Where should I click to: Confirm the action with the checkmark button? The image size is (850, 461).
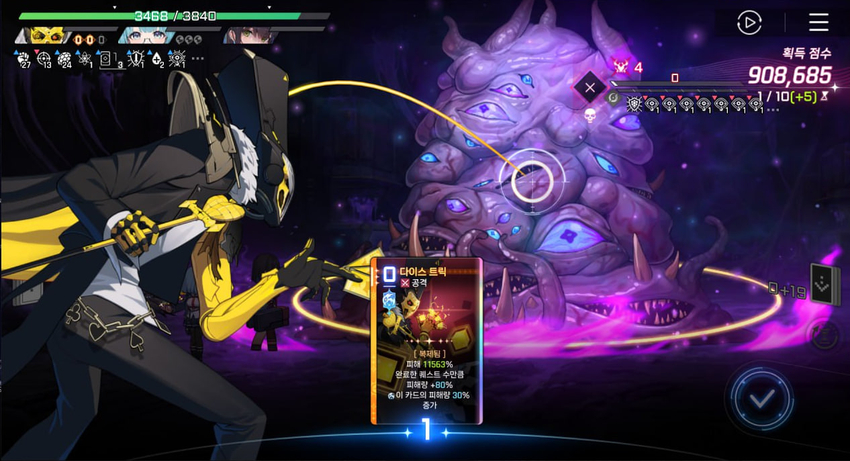click(x=763, y=399)
